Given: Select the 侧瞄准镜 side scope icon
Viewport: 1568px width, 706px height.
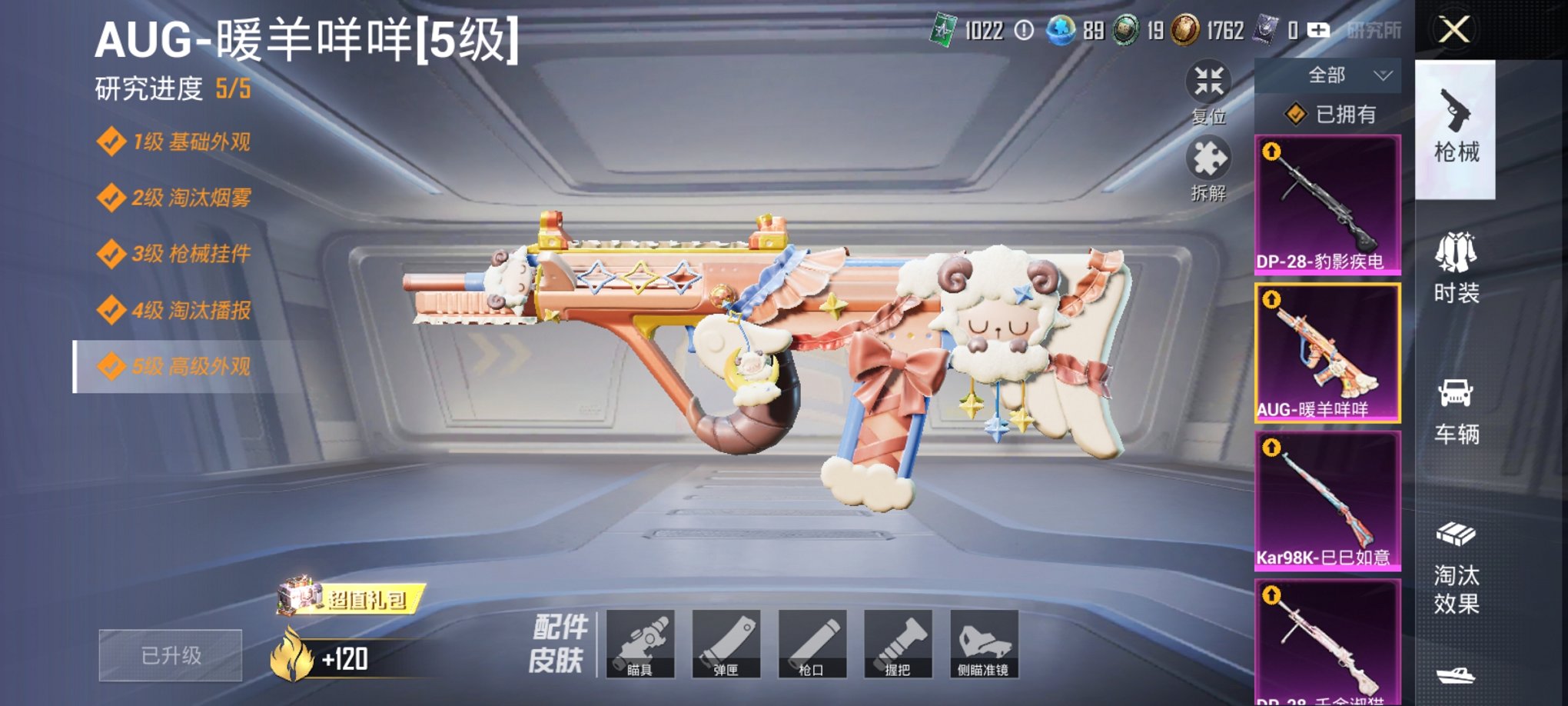Looking at the screenshot, I should pos(986,644).
